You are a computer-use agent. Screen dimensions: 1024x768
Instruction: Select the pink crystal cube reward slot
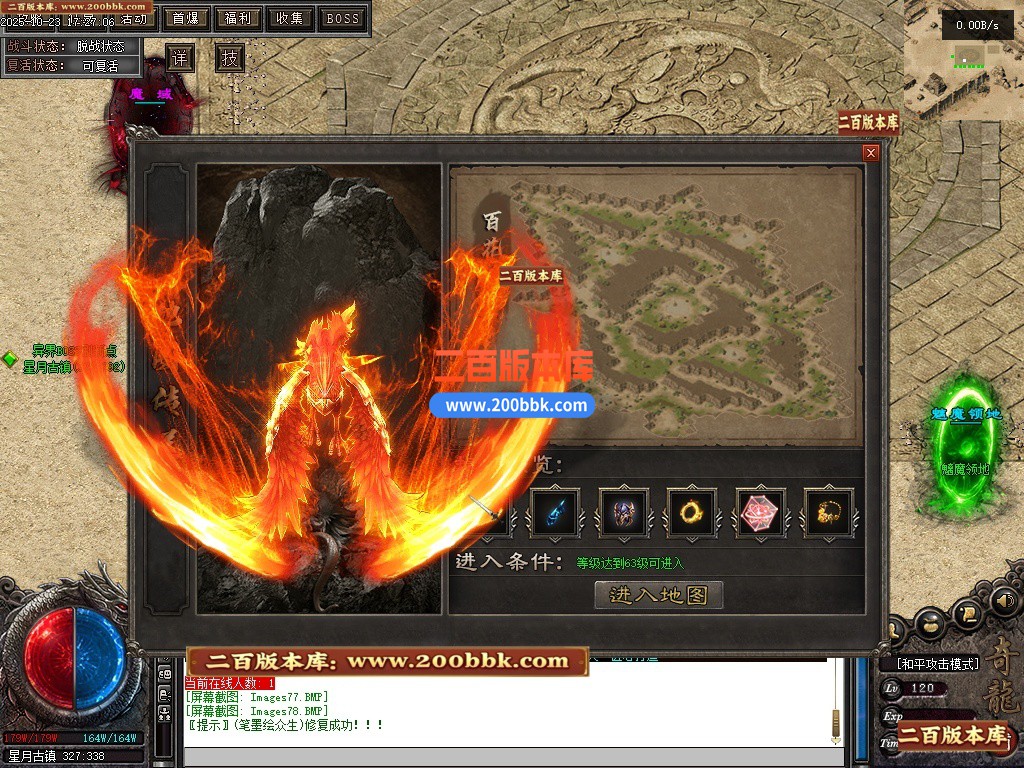(761, 514)
